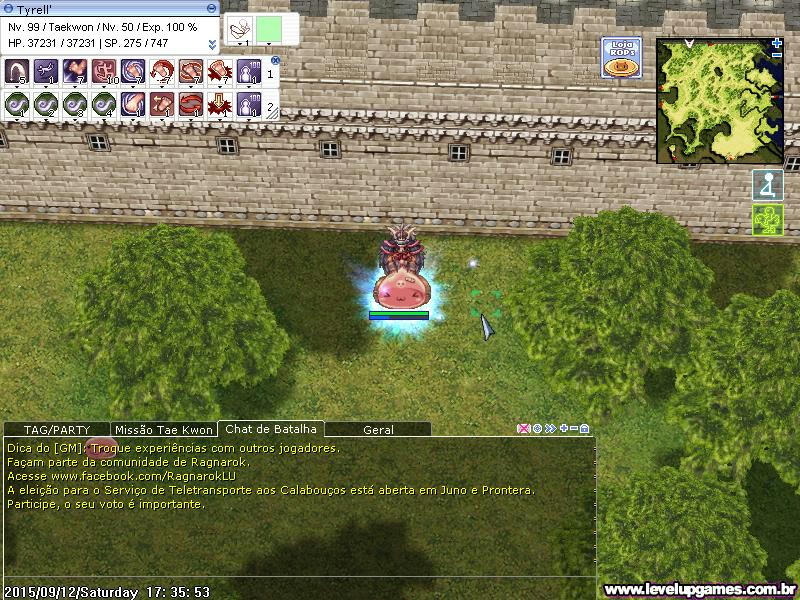This screenshot has height=600, width=800.
Task: Select the pale green square slot
Action: 267,30
